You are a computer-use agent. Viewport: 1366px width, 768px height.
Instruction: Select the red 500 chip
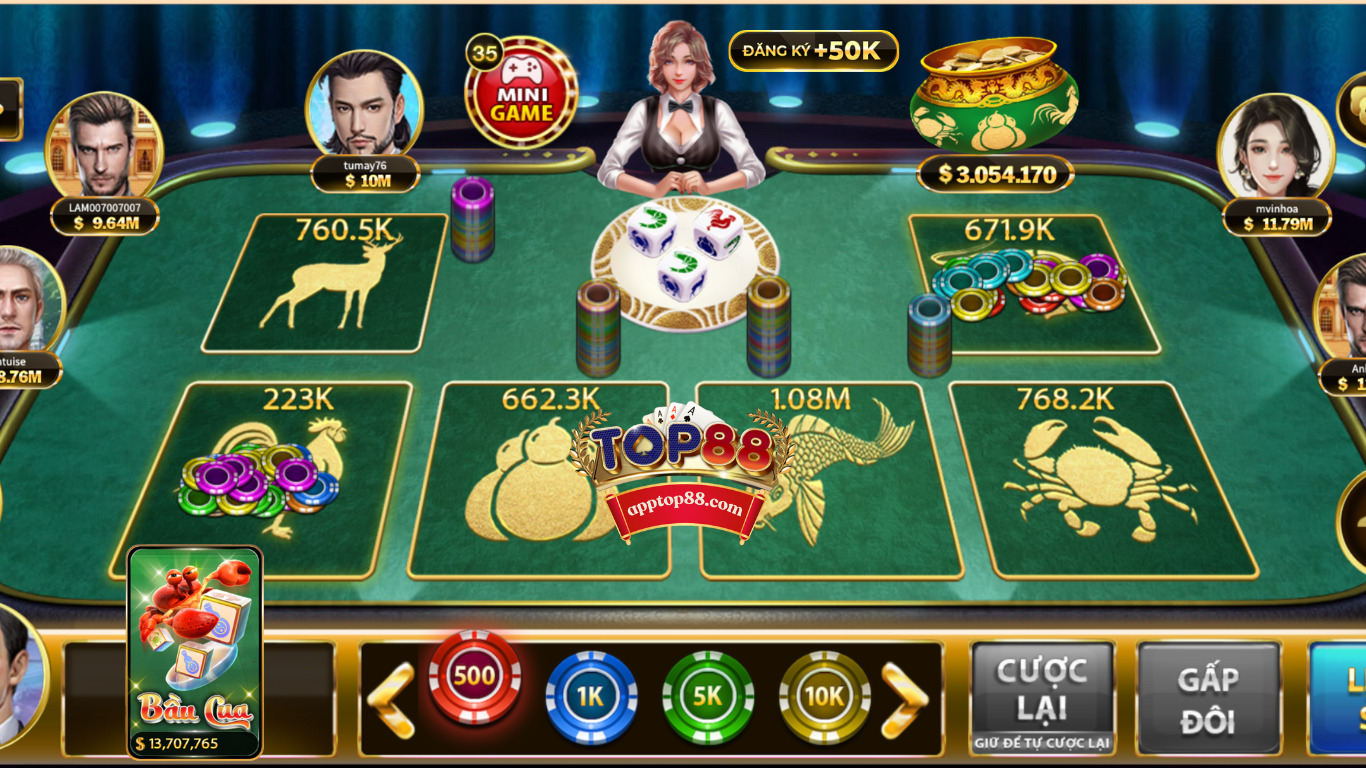click(x=474, y=677)
